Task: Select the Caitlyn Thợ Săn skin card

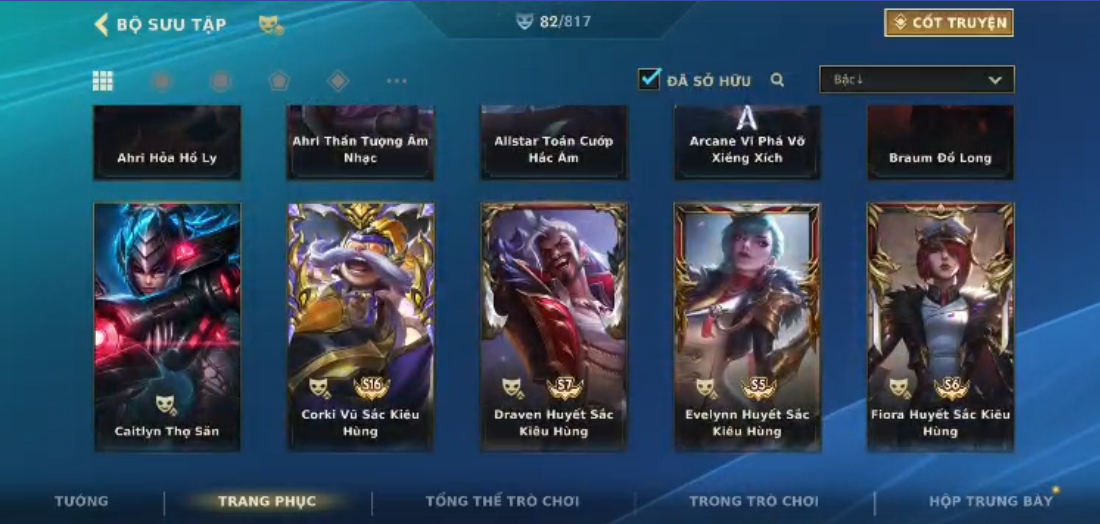Action: [167, 326]
